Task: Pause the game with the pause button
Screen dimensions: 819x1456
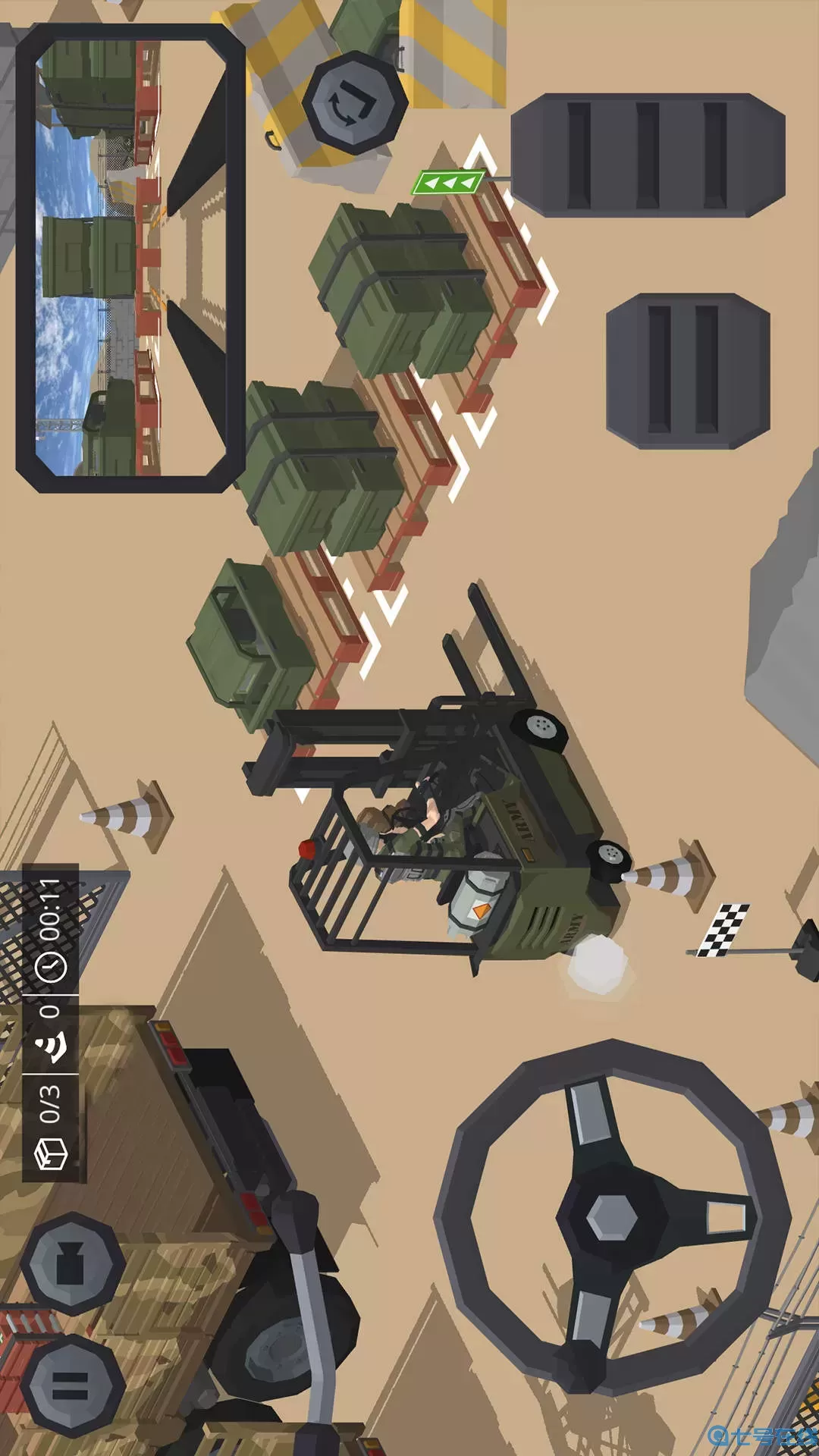Action: (71, 1385)
